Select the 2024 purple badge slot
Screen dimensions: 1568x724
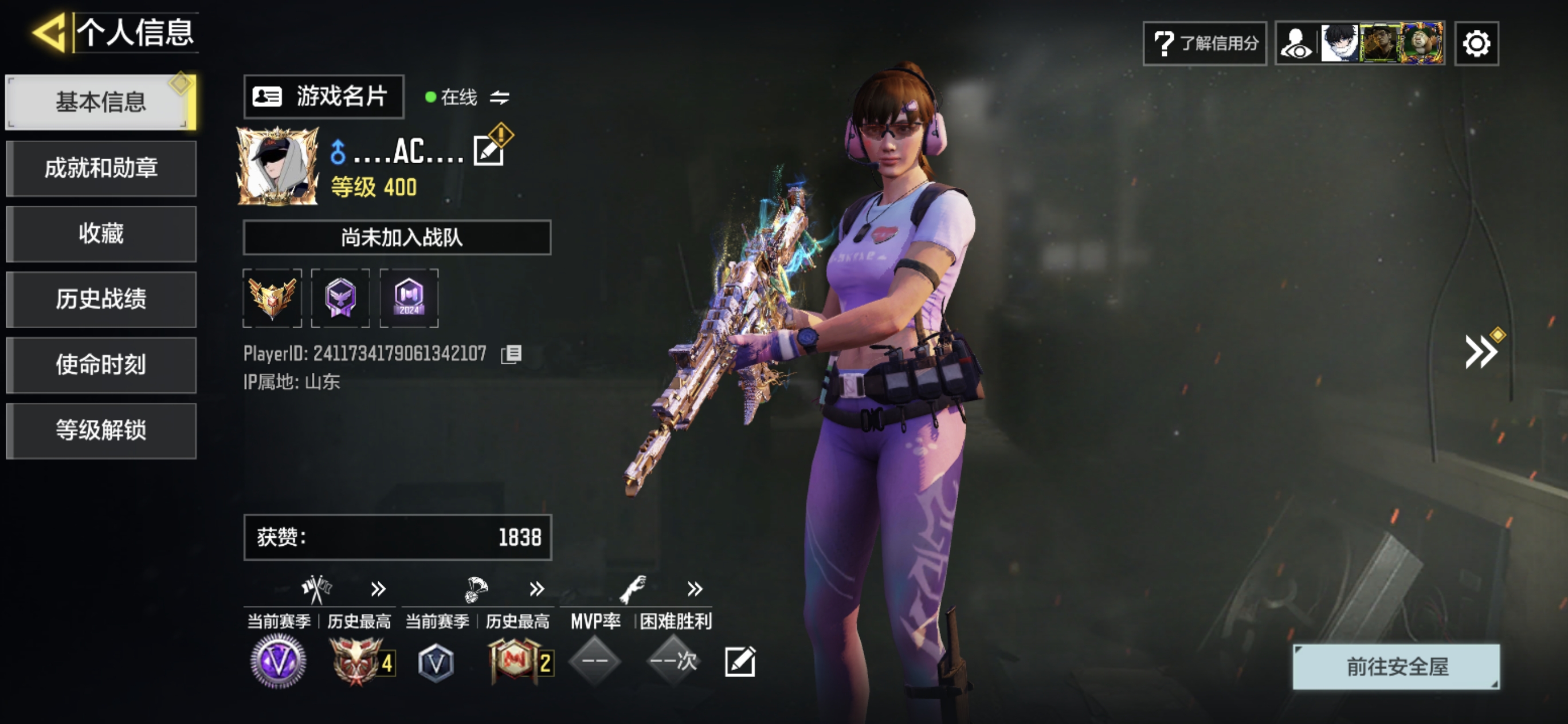(x=409, y=298)
